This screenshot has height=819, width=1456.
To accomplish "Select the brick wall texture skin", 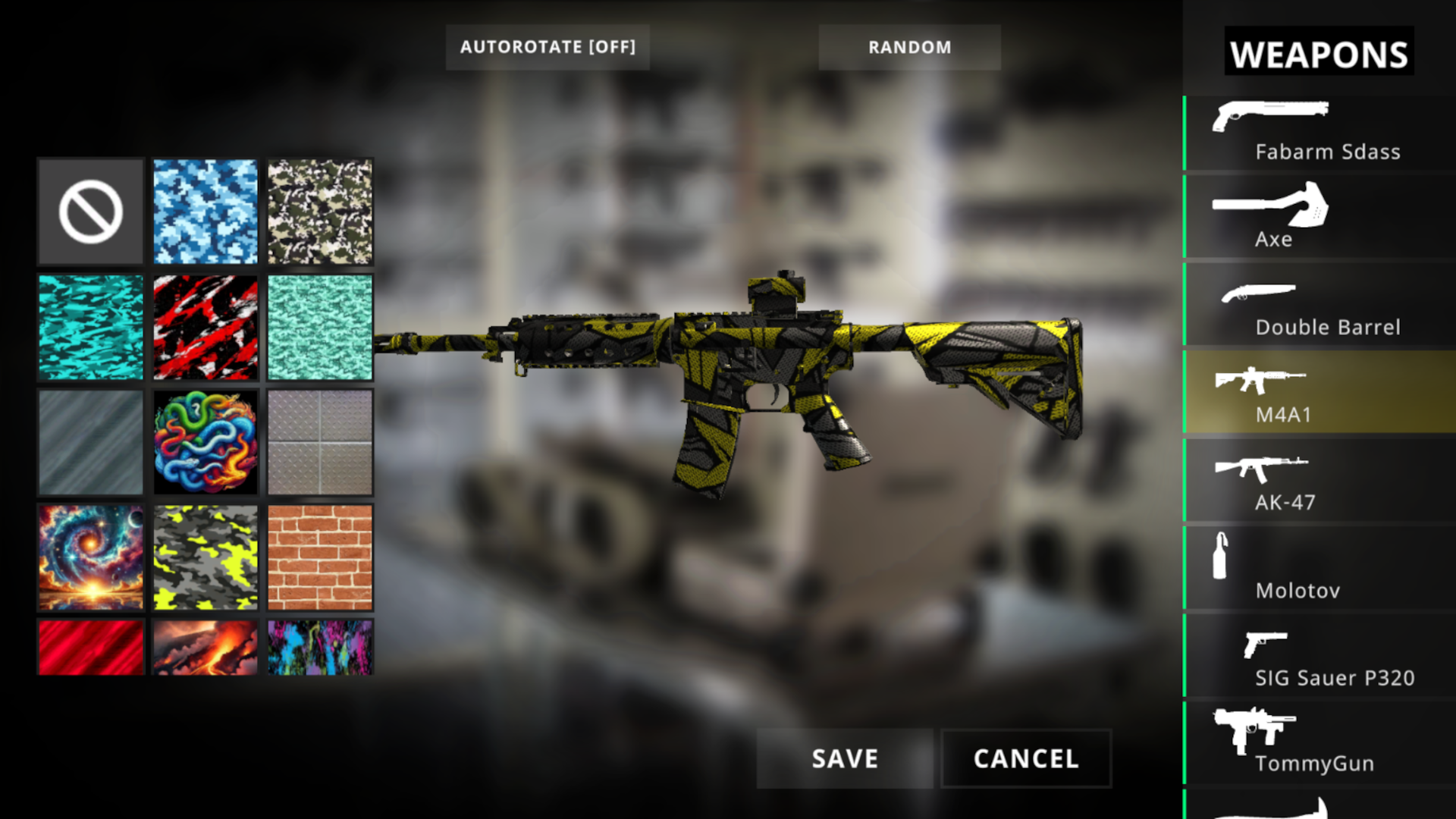I will pyautogui.click(x=319, y=559).
